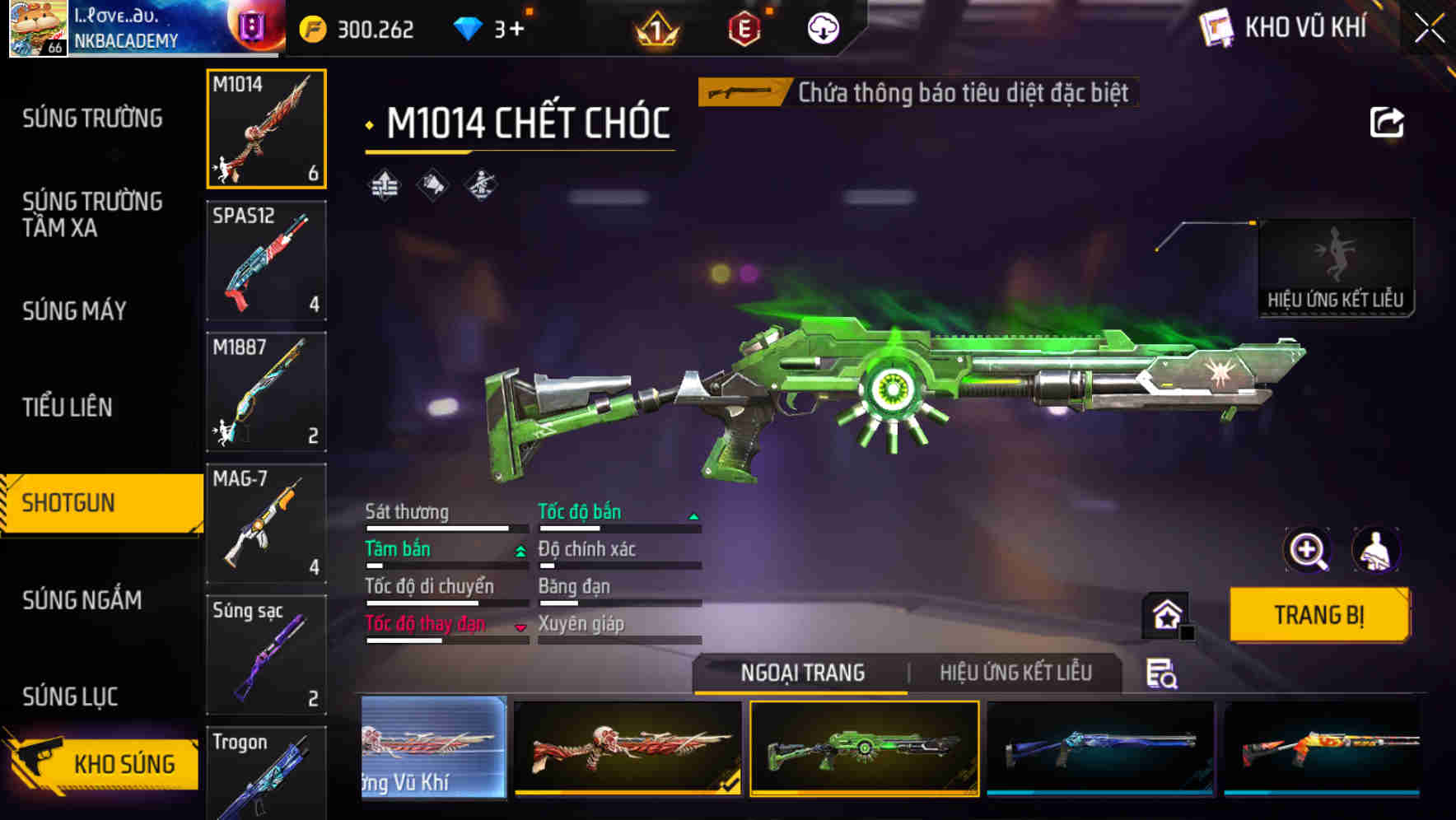This screenshot has width=1456, height=820.
Task: Select the Súng sạc weapon slot
Action: pos(266,655)
